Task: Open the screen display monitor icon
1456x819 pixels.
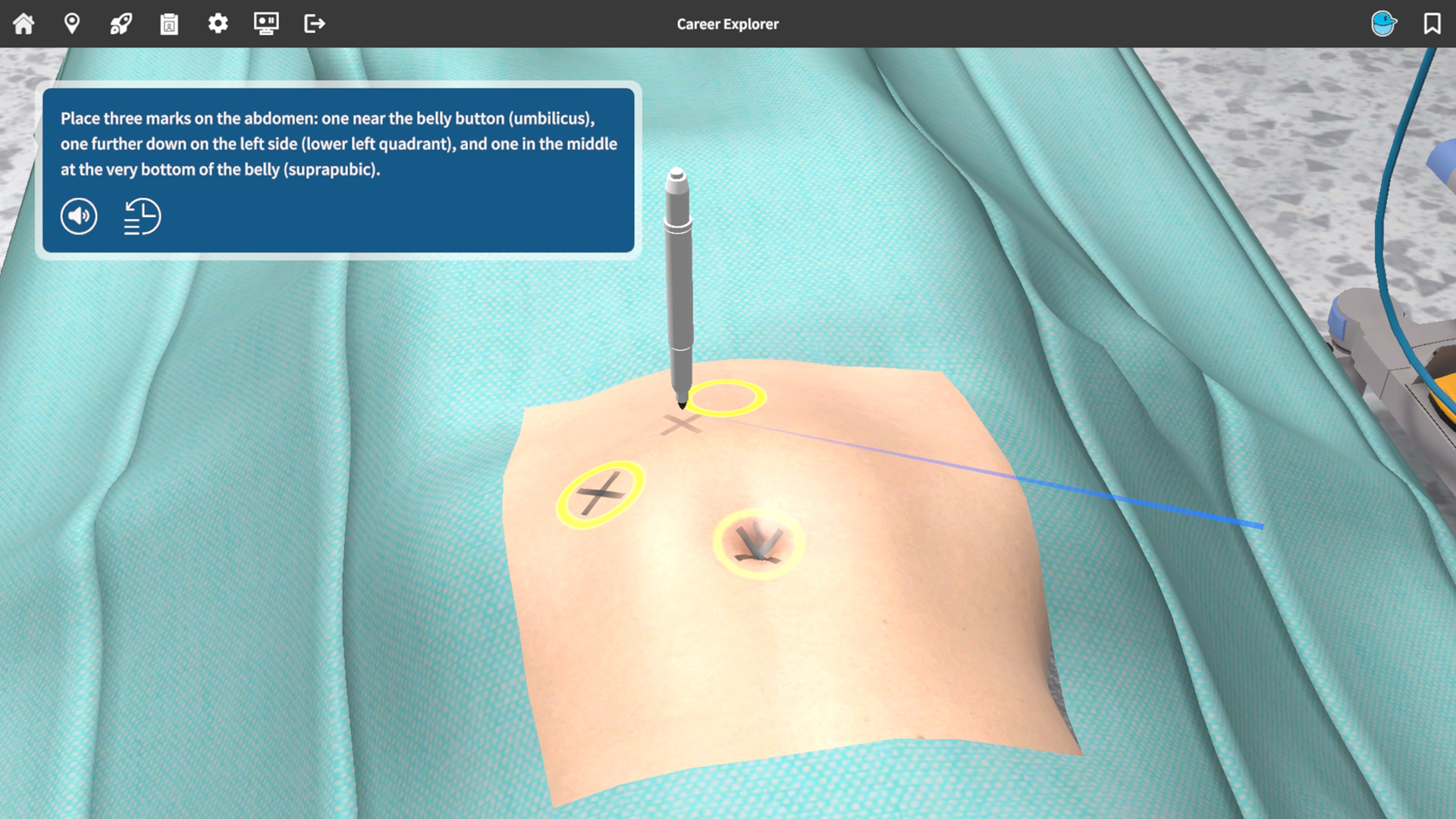Action: (x=266, y=24)
